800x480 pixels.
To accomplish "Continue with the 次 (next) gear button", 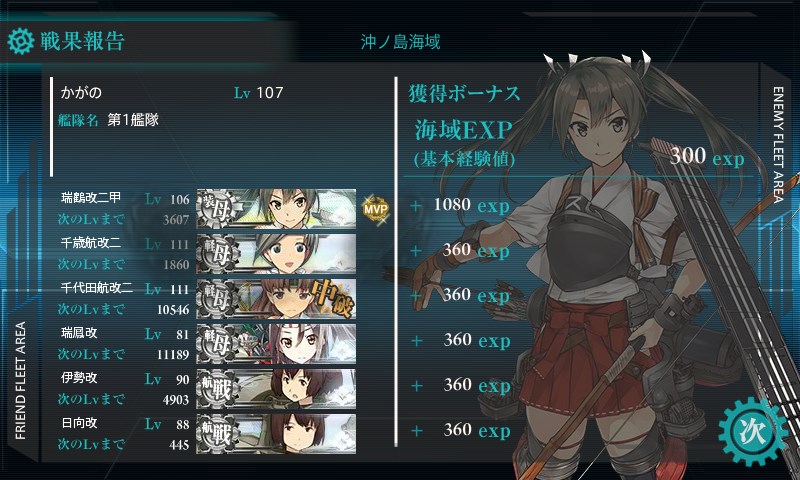I will [x=749, y=430].
